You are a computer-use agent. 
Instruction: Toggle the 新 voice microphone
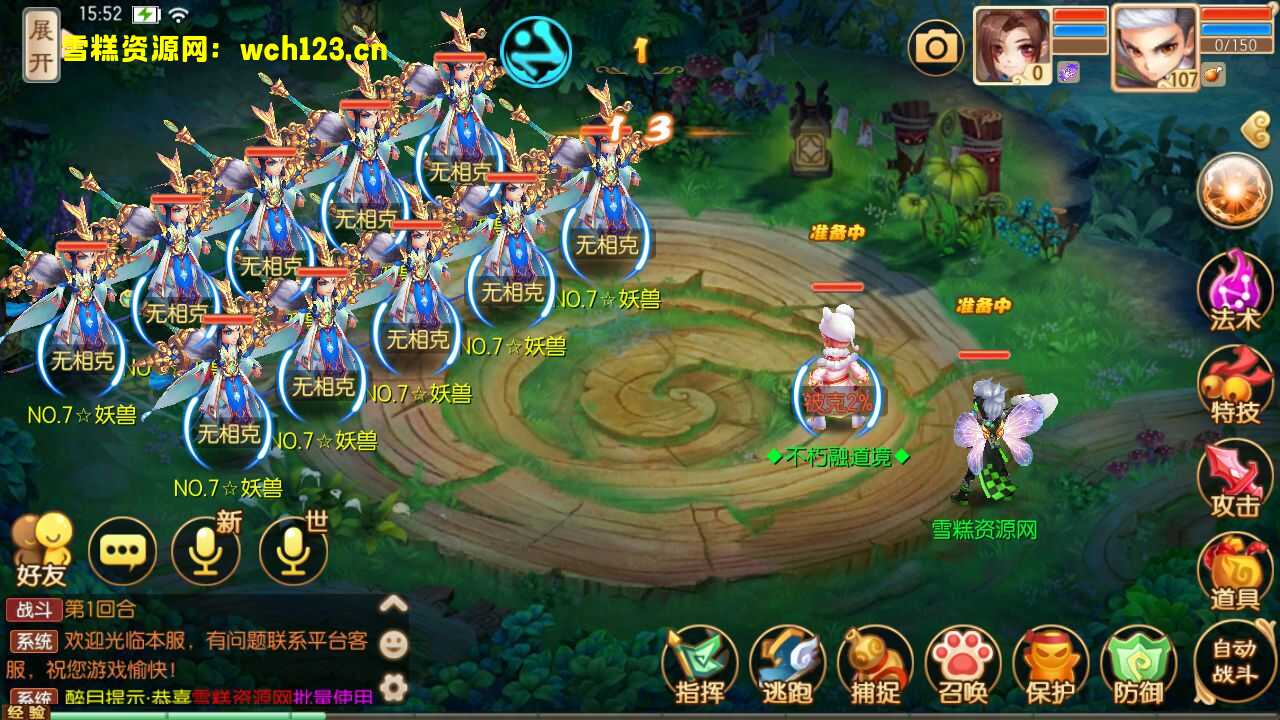[205, 550]
